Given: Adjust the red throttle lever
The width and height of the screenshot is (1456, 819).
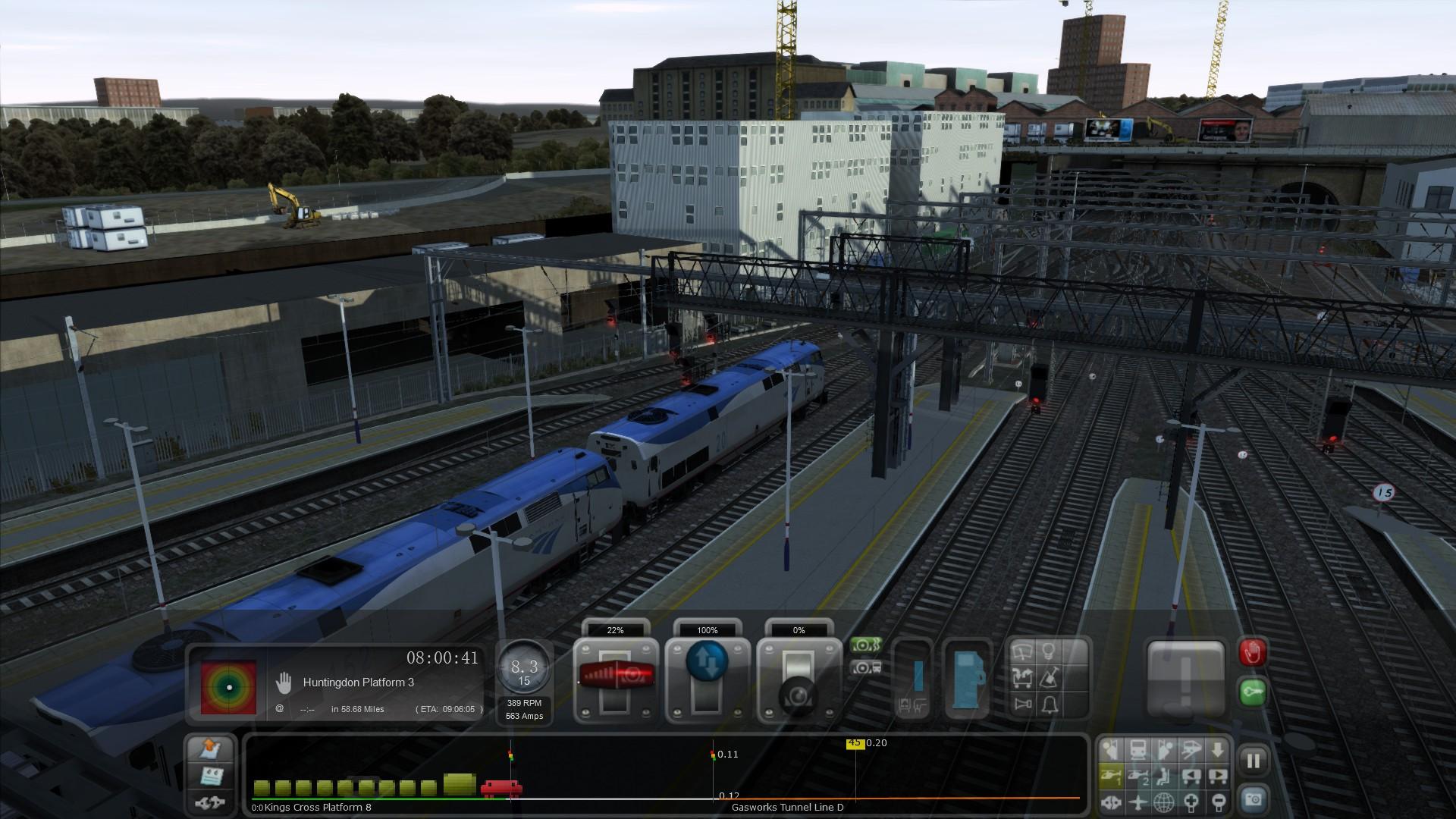Looking at the screenshot, I should coord(615,675).
